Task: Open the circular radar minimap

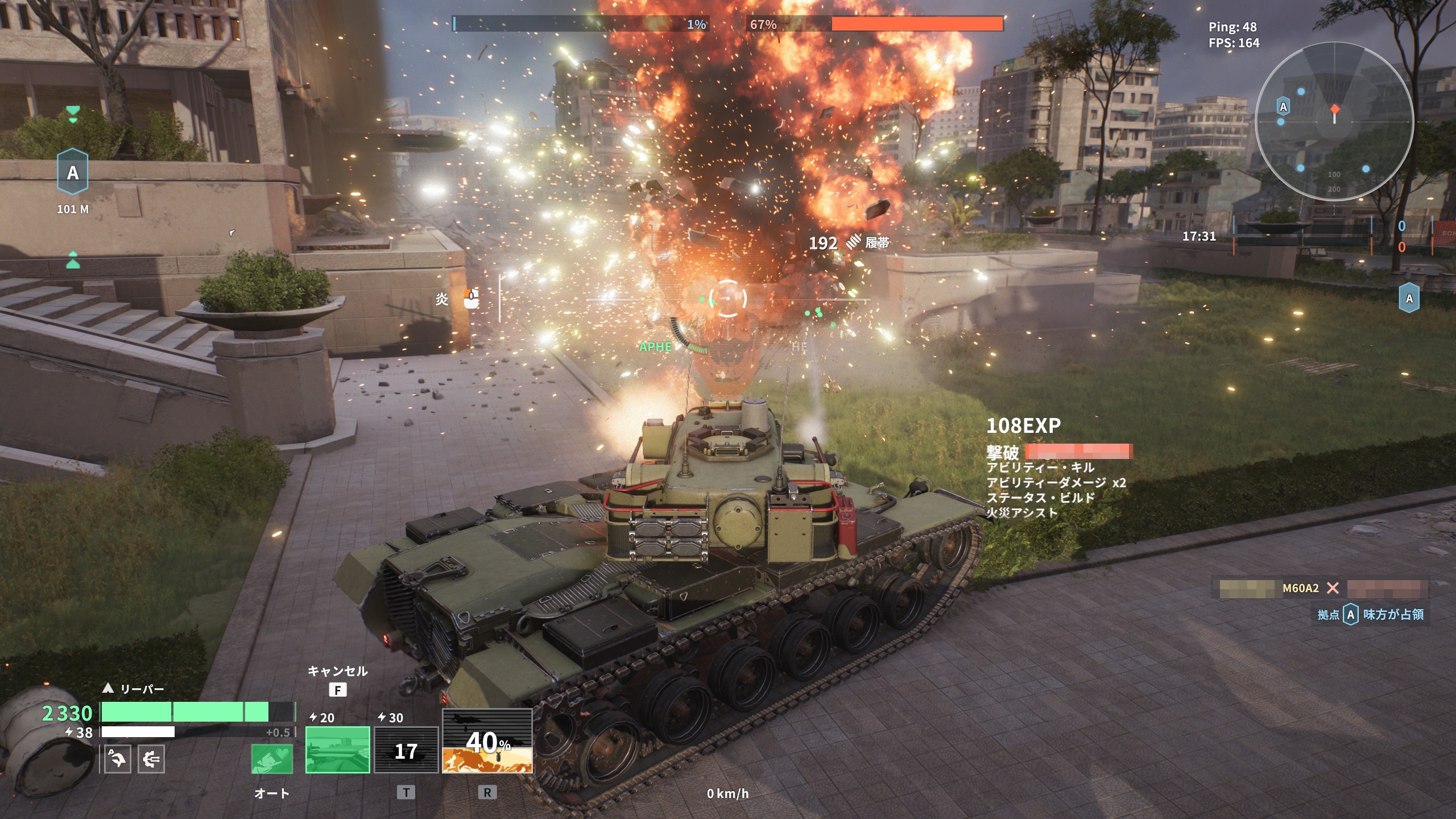Action: [1334, 122]
